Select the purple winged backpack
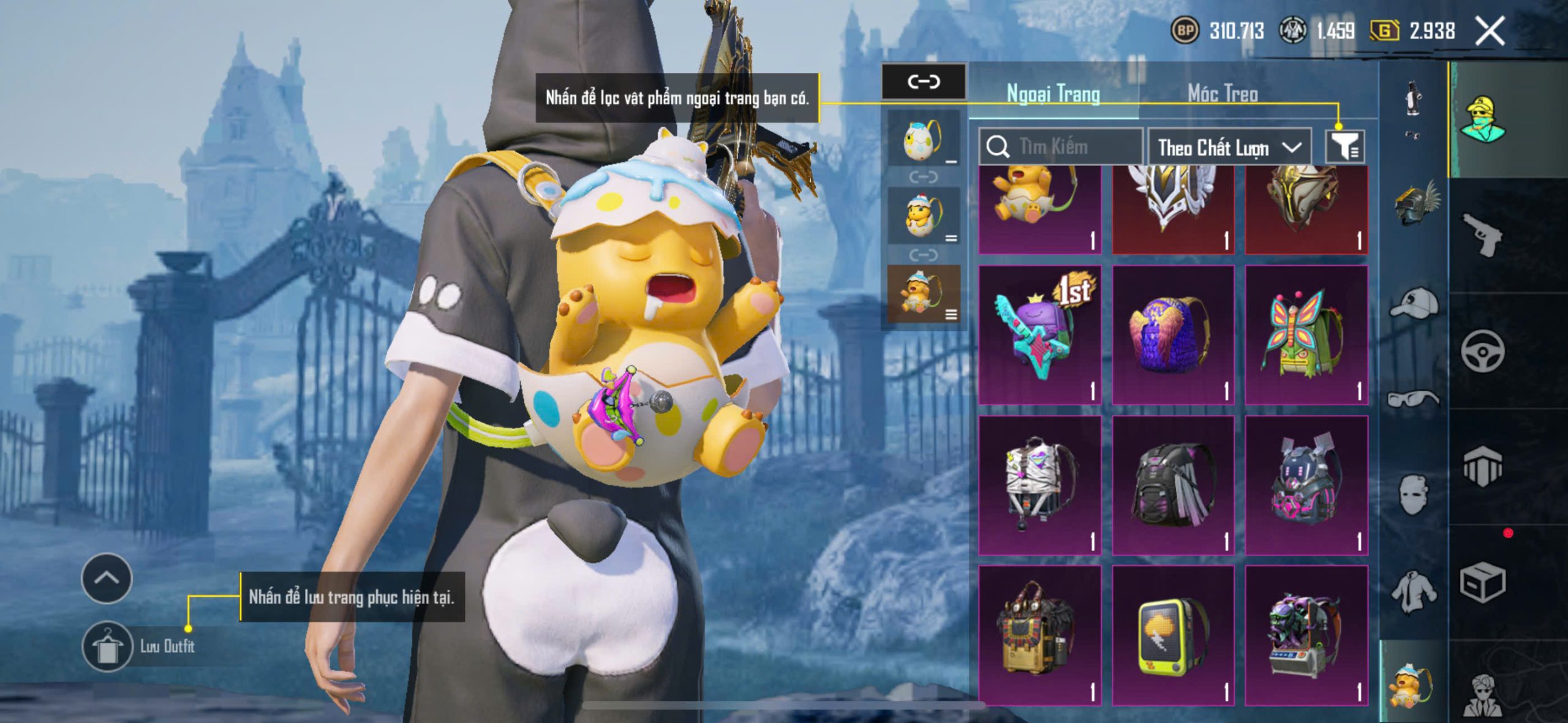This screenshot has height=723, width=1568. click(1172, 335)
